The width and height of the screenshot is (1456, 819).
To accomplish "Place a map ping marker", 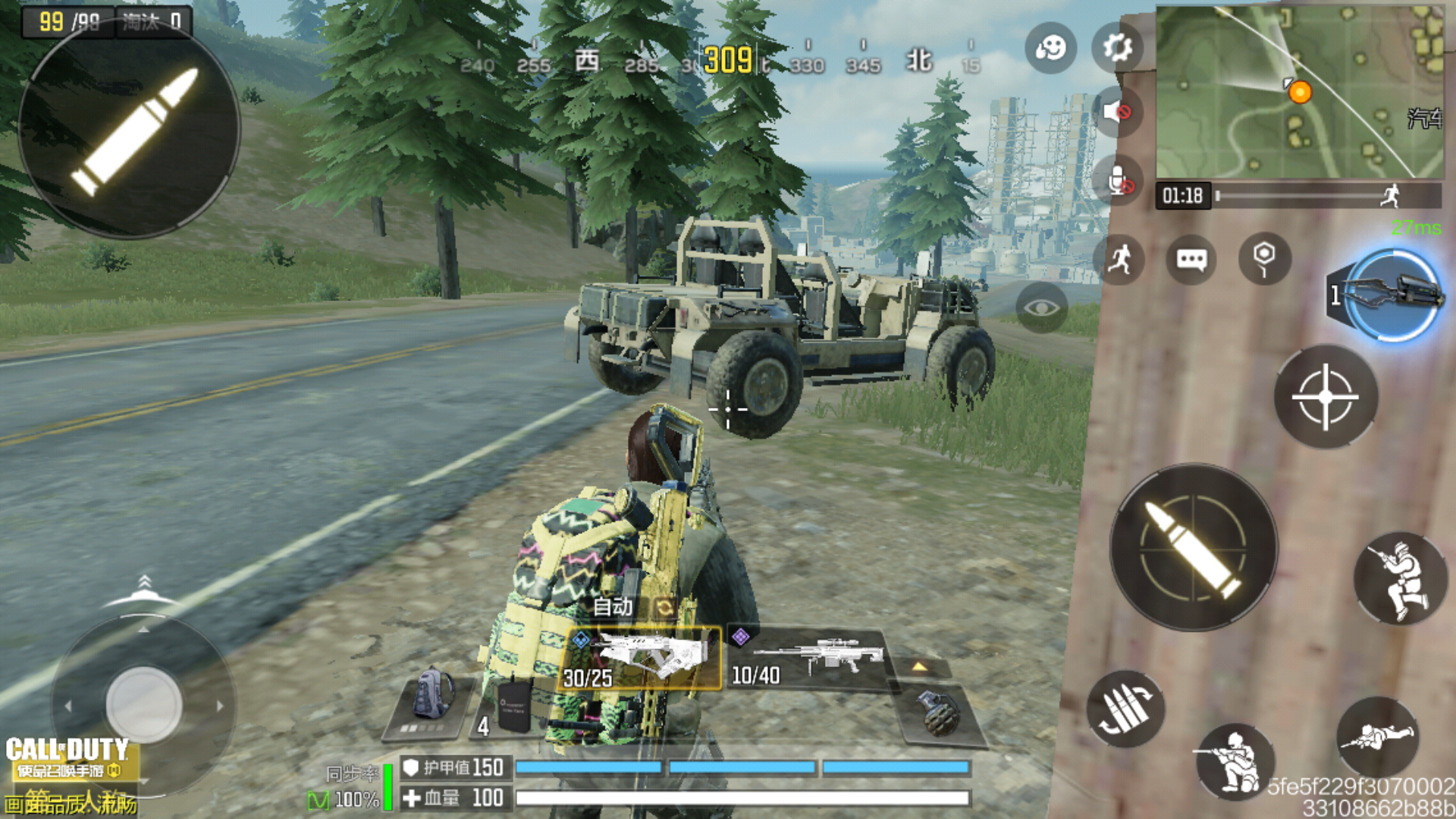I will [x=1263, y=259].
